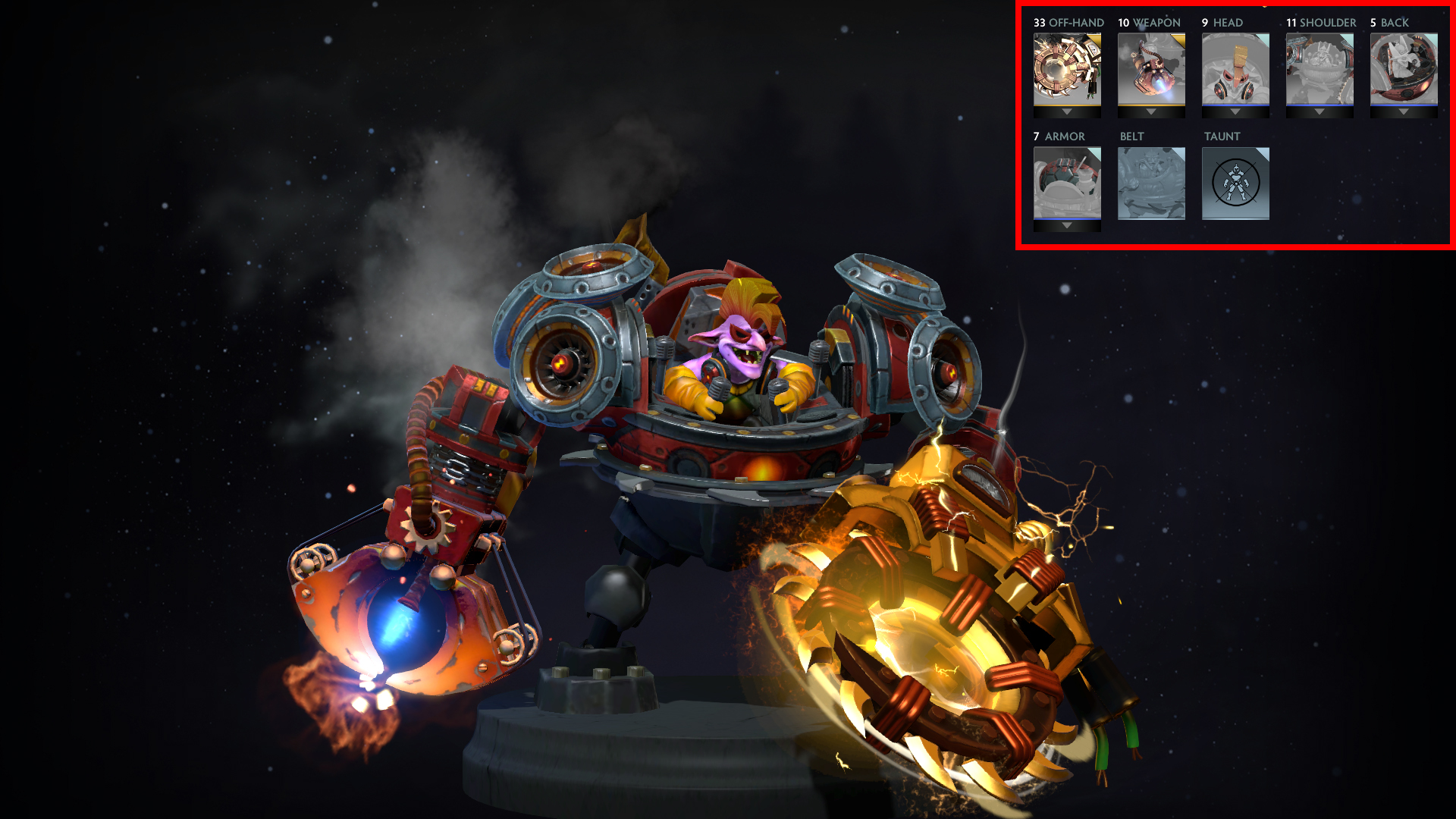Select the Weapon item slot
Image resolution: width=1456 pixels, height=819 pixels.
pos(1151,68)
